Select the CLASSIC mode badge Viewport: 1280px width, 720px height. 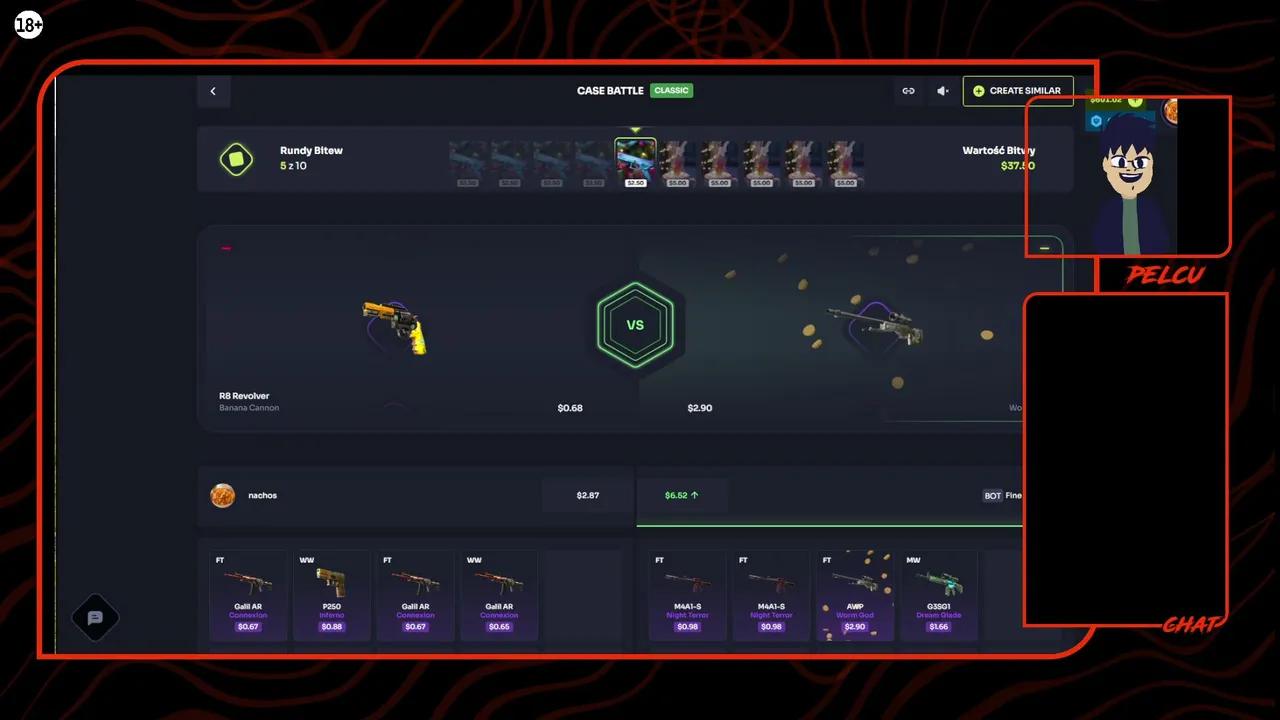(x=671, y=90)
